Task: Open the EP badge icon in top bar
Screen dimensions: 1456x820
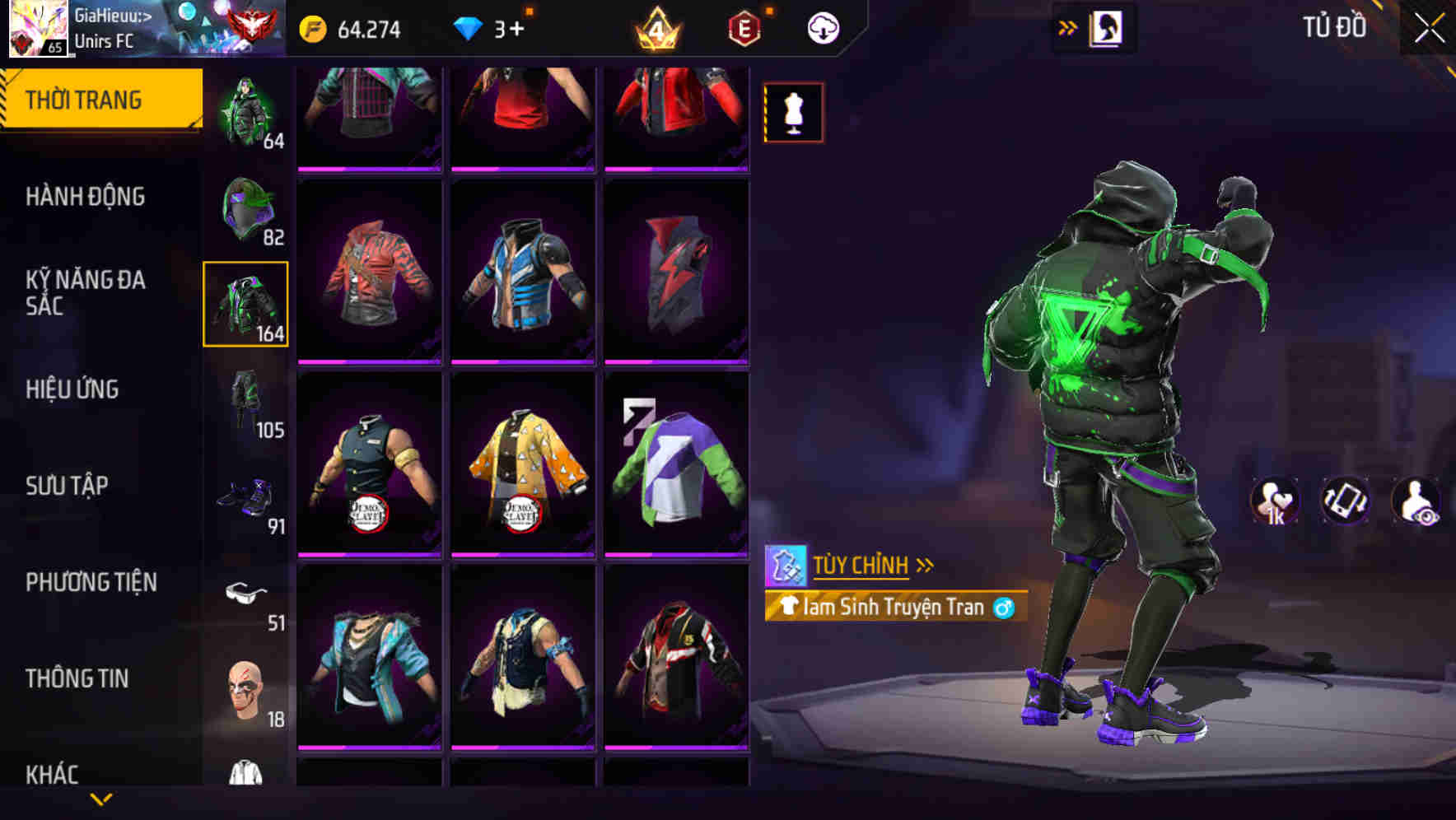Action: coord(742,27)
